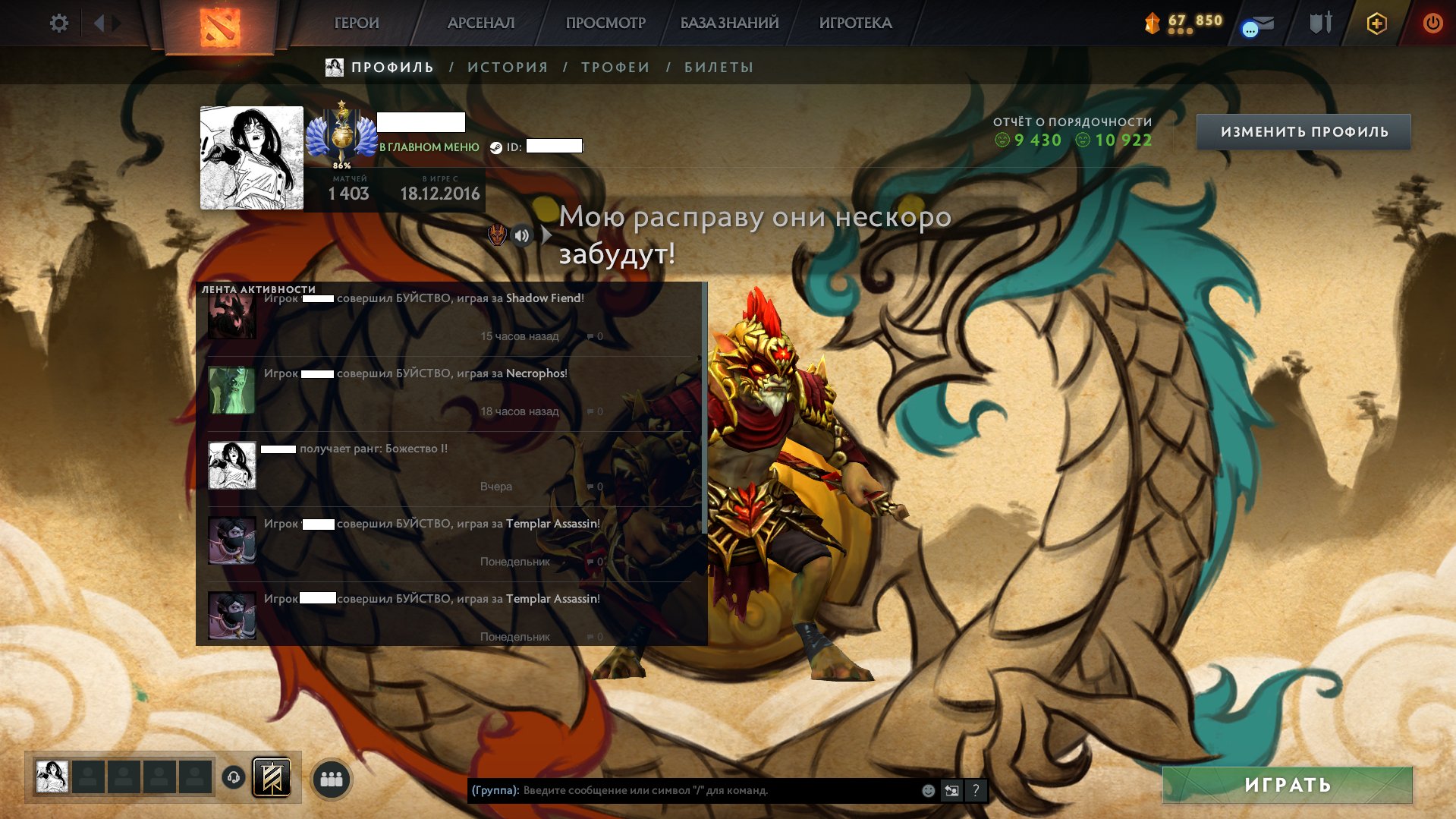
Task: Open the ГЕРОИ menu
Action: pos(356,23)
